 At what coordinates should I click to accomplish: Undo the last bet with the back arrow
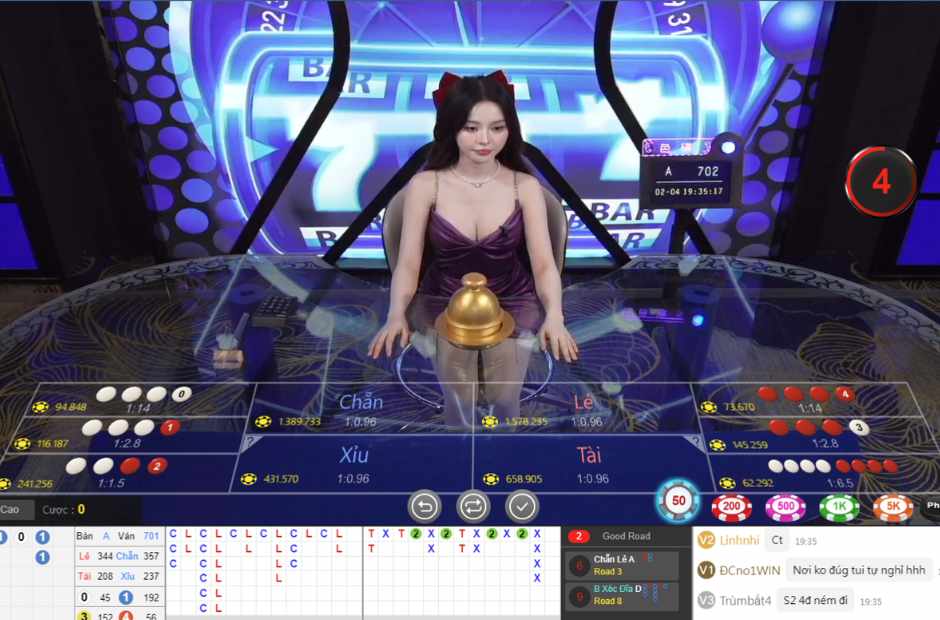(425, 506)
